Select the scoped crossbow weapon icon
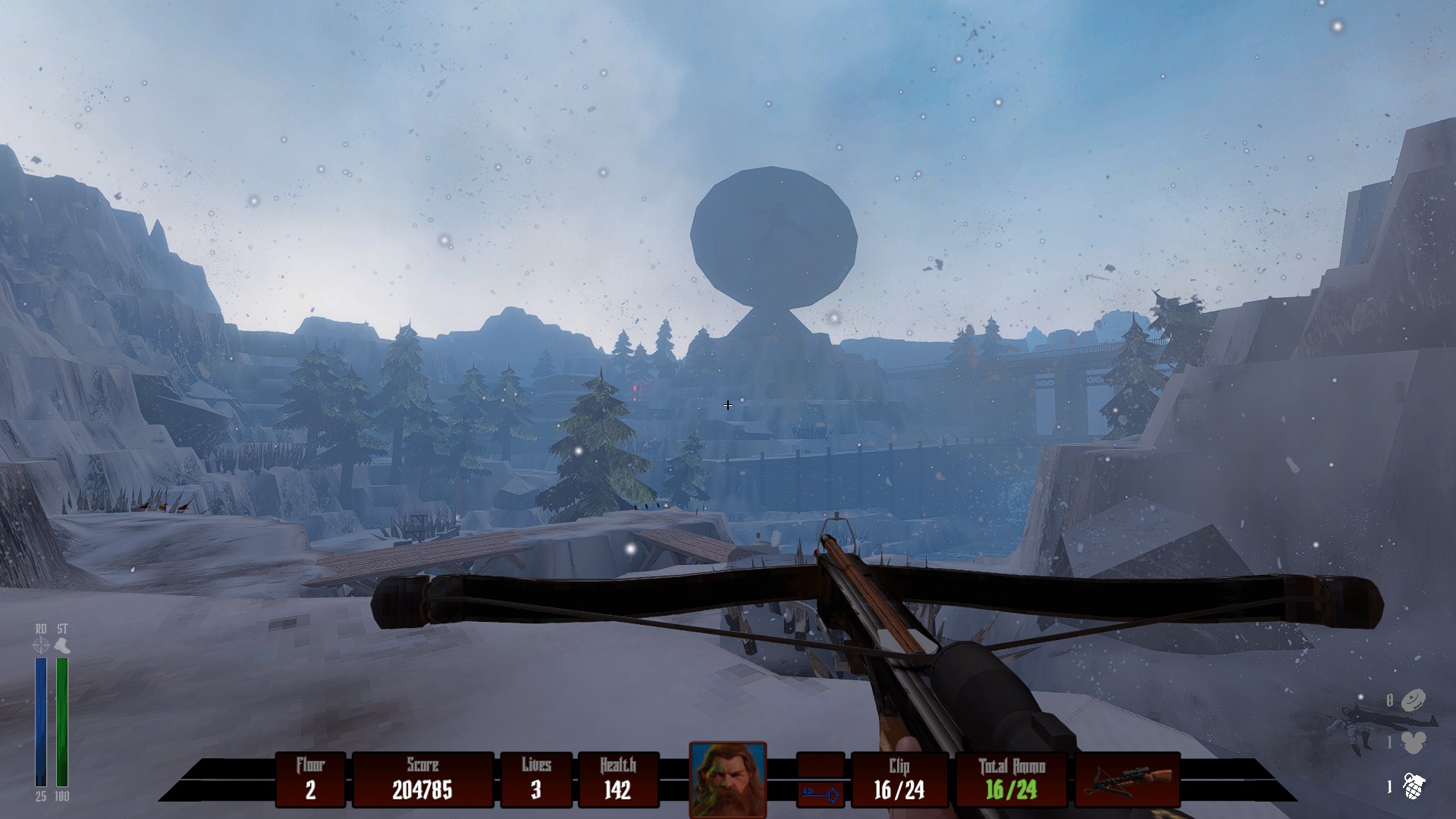 pos(1128,780)
